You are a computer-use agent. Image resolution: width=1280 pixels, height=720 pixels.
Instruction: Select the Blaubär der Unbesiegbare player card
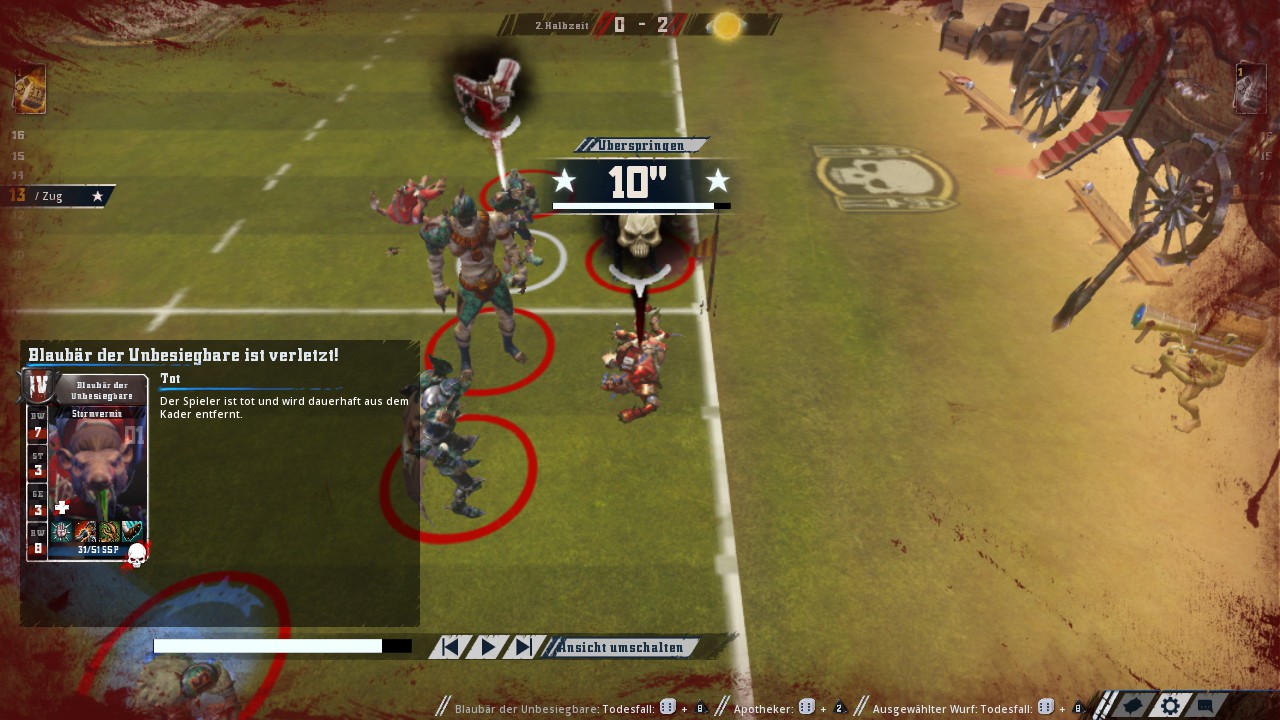[88, 468]
